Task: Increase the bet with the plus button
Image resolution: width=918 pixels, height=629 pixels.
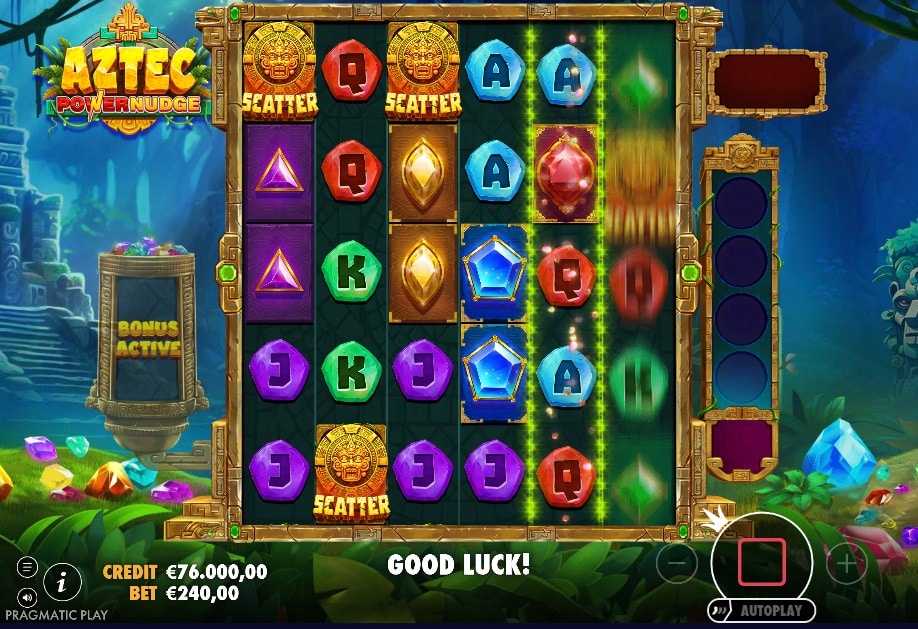Action: pyautogui.click(x=846, y=564)
